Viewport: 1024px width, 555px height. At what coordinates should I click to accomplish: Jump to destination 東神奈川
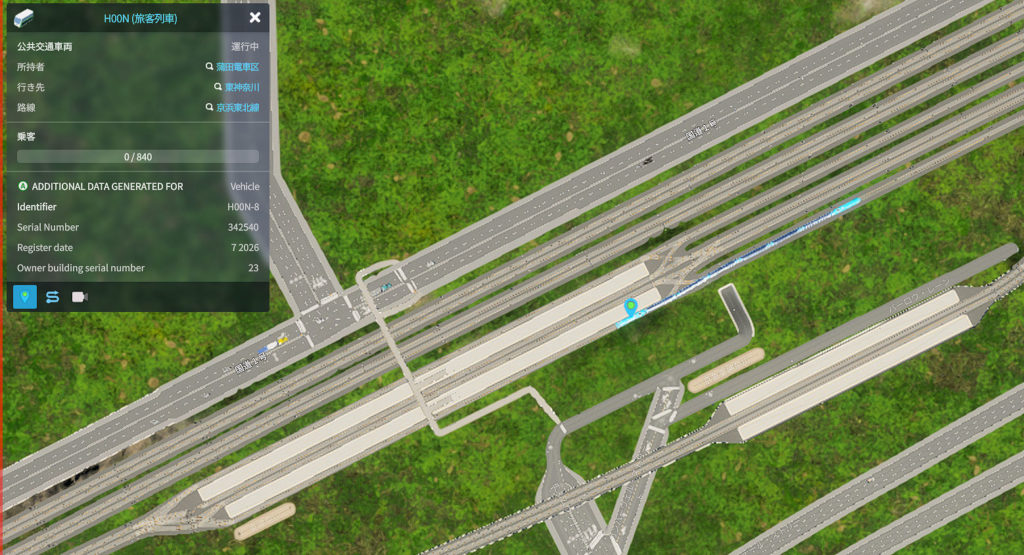click(x=241, y=87)
